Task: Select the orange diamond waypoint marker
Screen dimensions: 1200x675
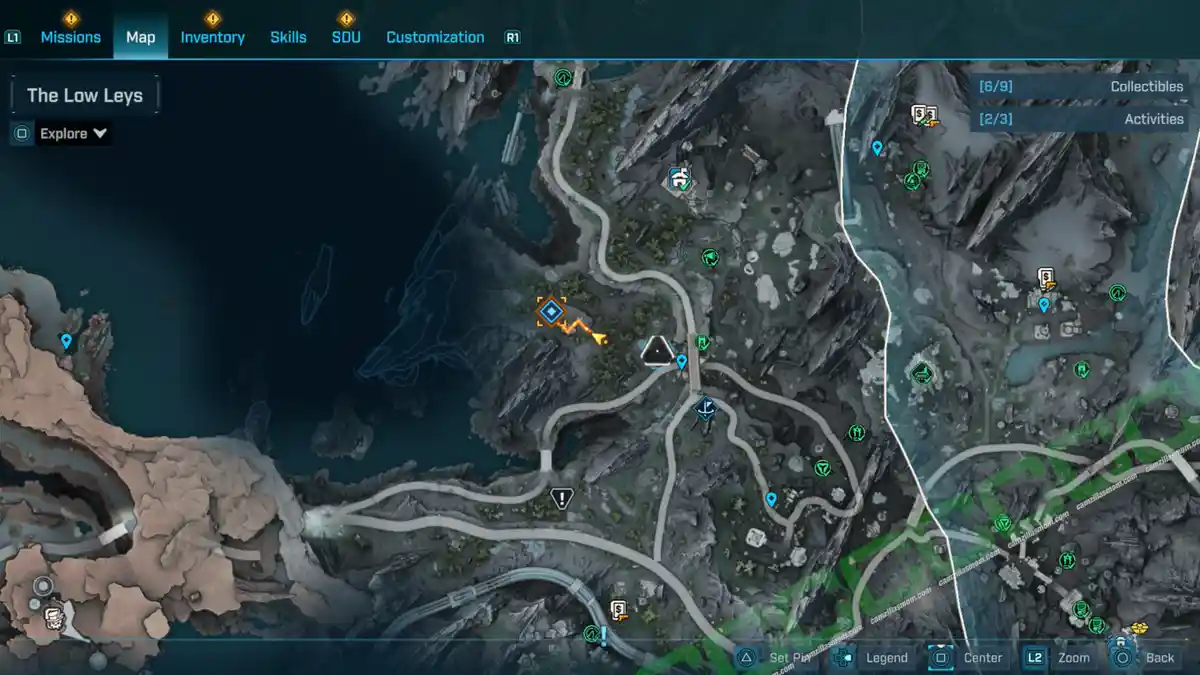Action: click(x=551, y=312)
